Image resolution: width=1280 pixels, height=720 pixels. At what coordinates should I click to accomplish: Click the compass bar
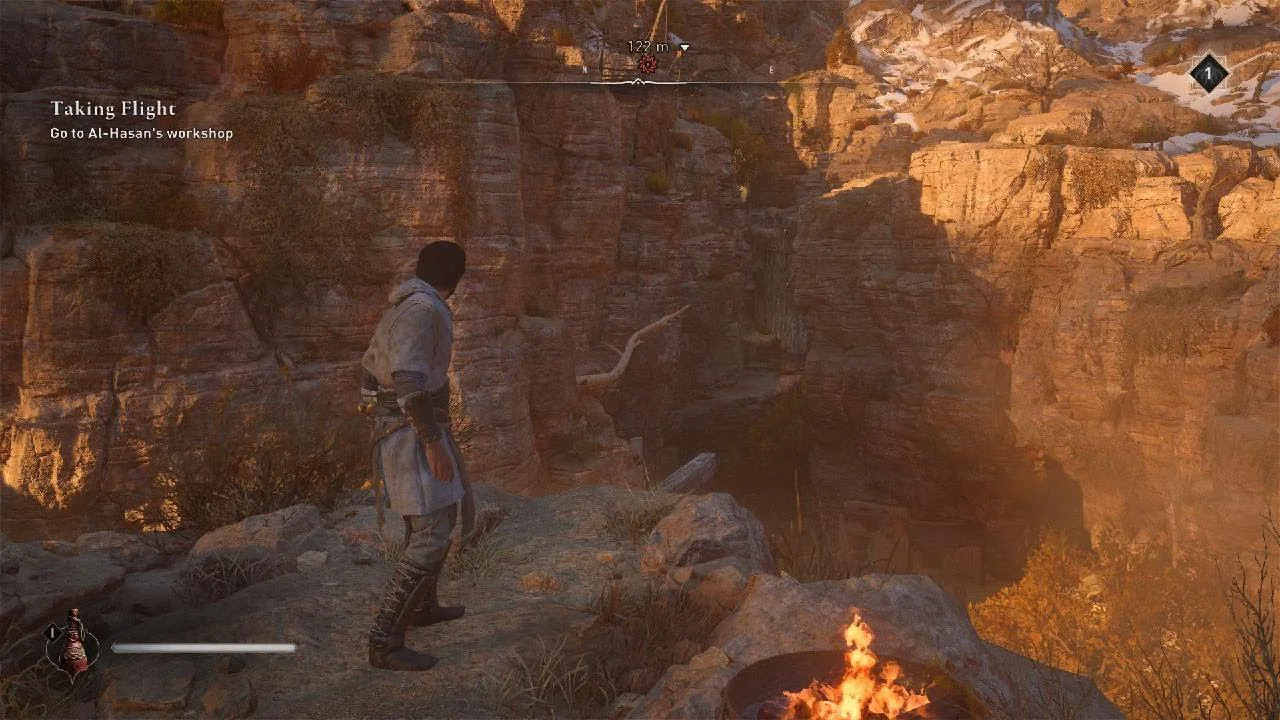coord(640,82)
